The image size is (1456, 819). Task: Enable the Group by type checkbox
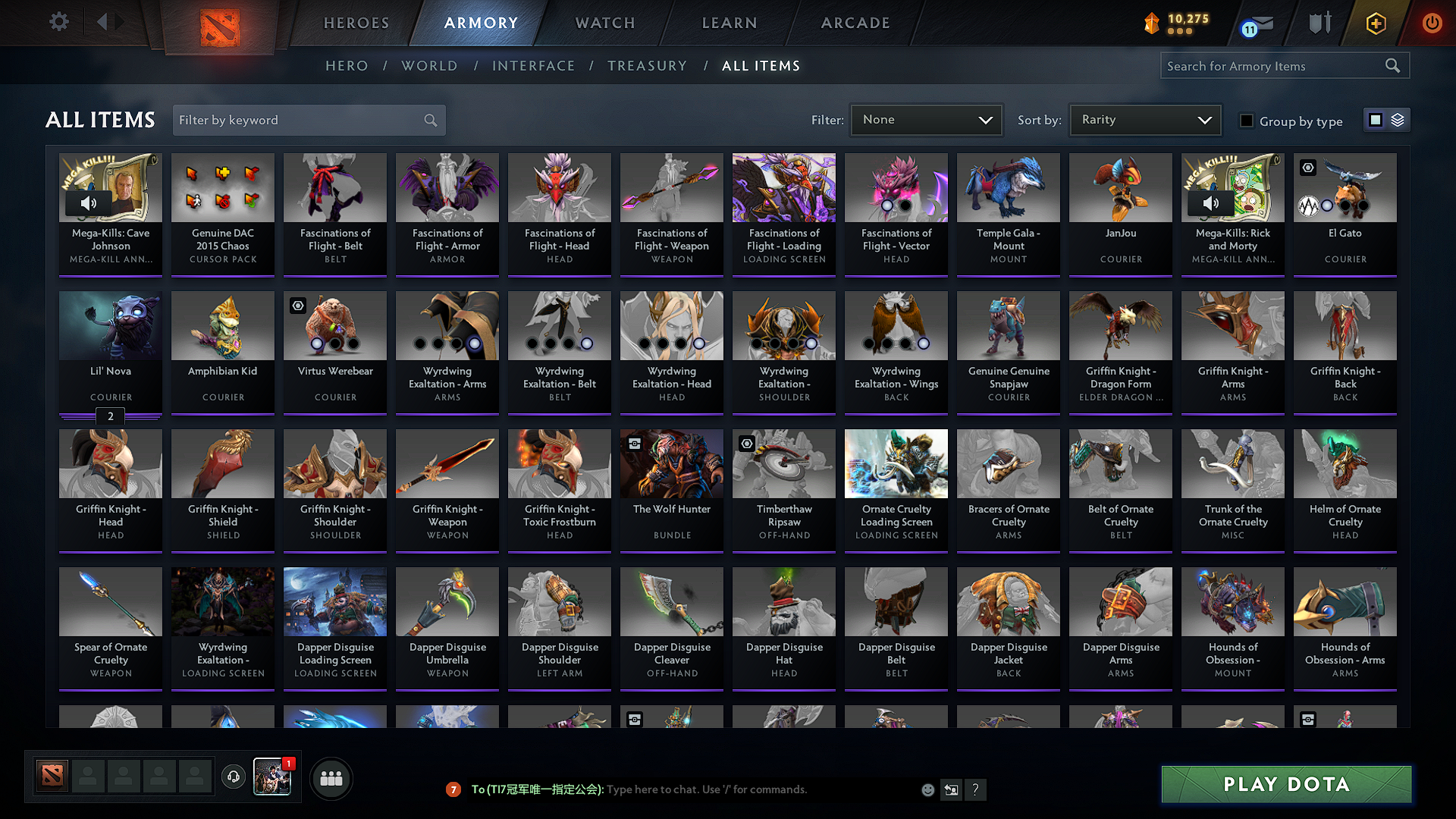point(1247,121)
